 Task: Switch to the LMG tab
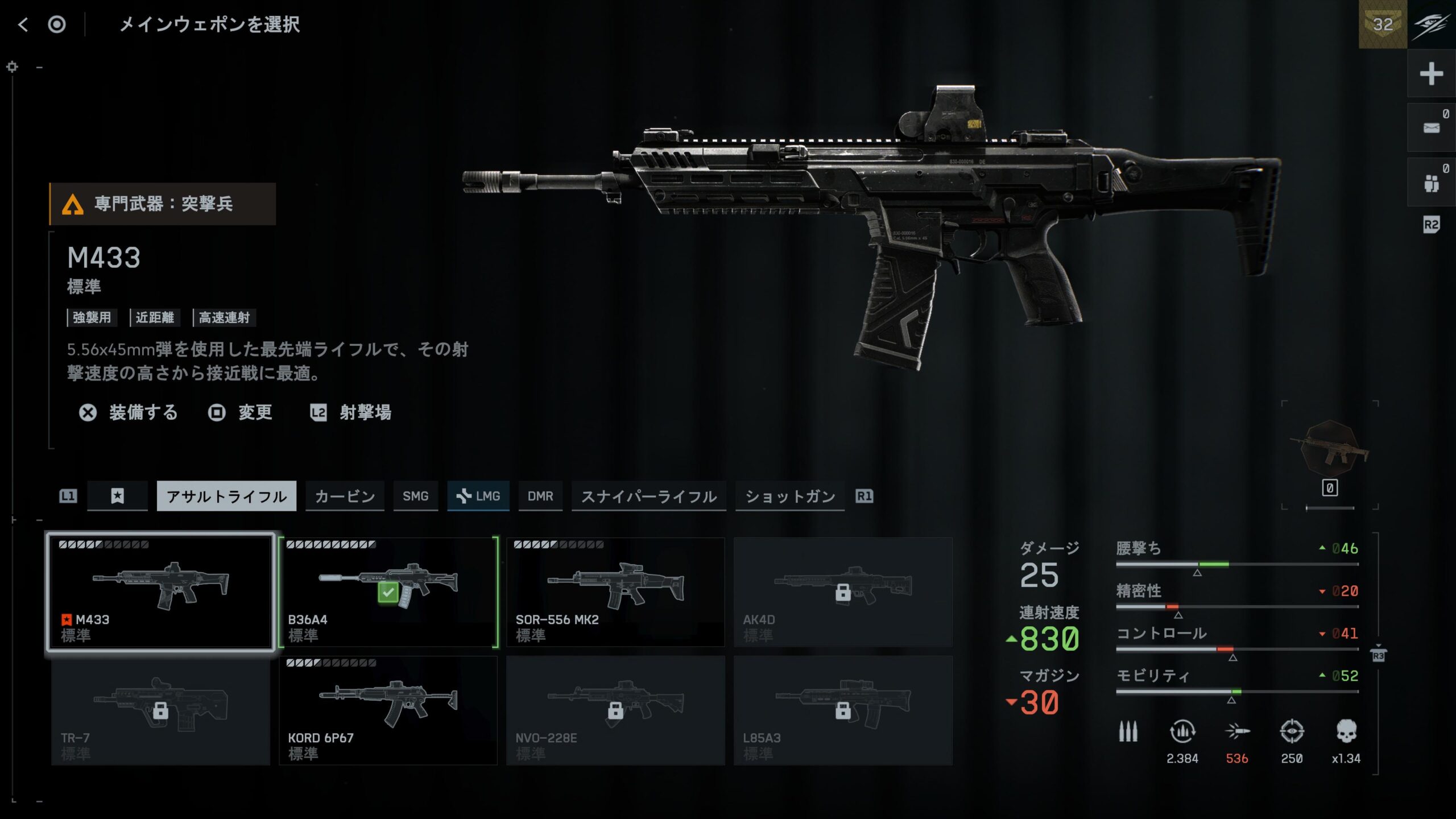tap(478, 496)
